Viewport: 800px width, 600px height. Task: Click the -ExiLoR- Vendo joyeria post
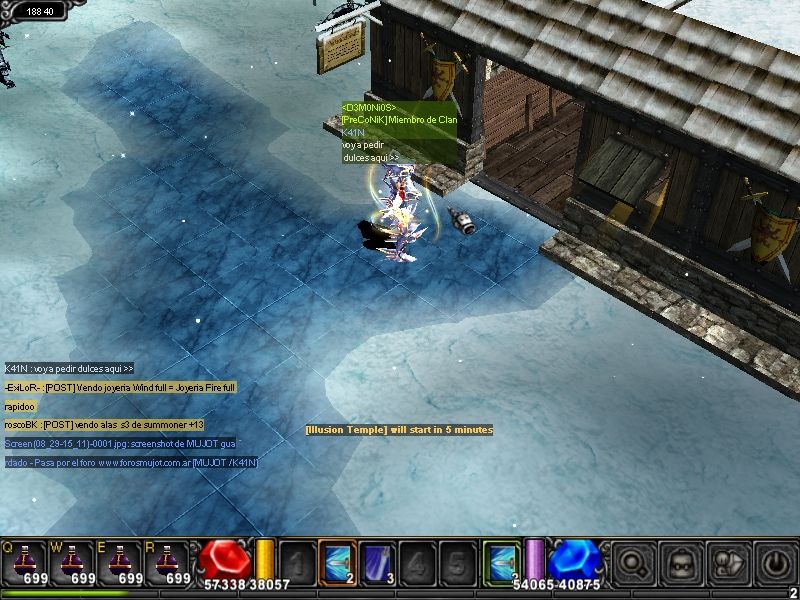tap(120, 387)
